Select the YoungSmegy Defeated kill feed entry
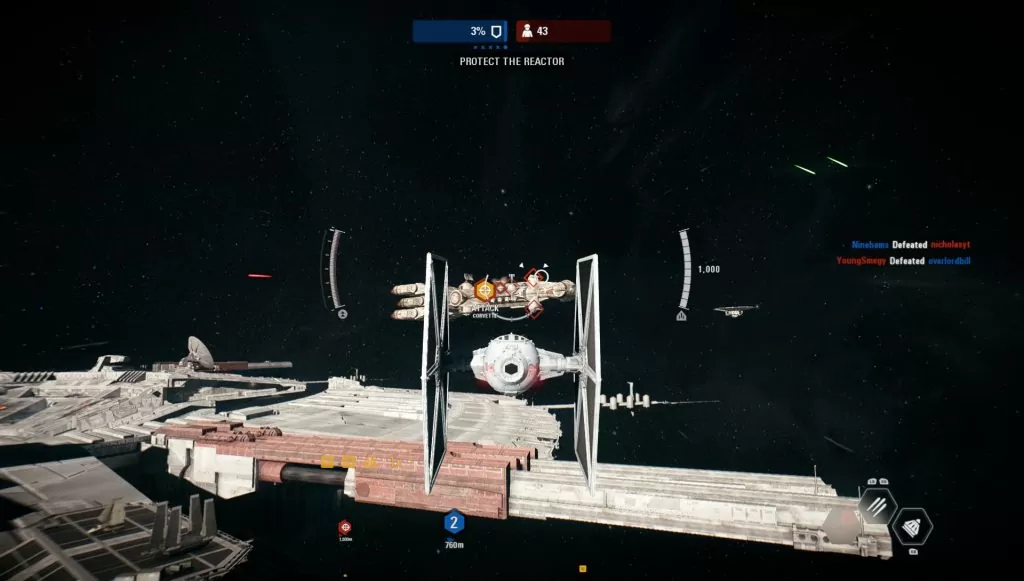The image size is (1024, 581). coord(904,261)
